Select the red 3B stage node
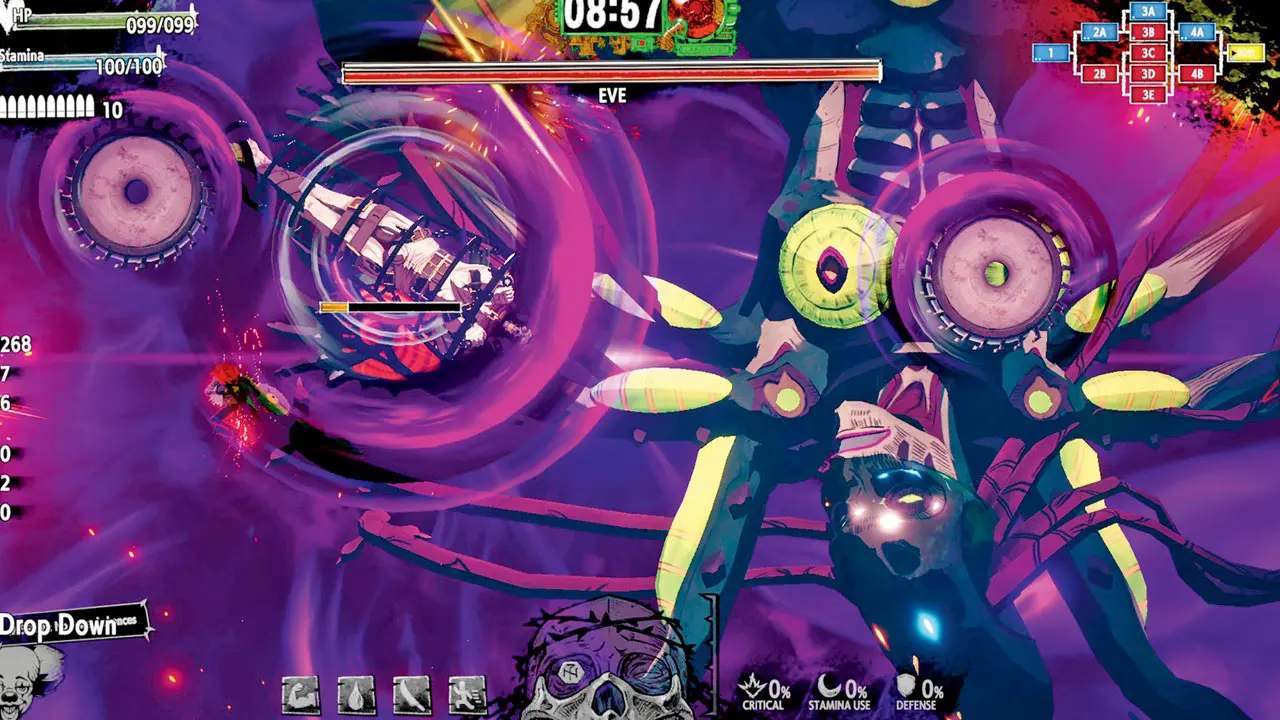This screenshot has width=1280, height=720. (x=1148, y=33)
